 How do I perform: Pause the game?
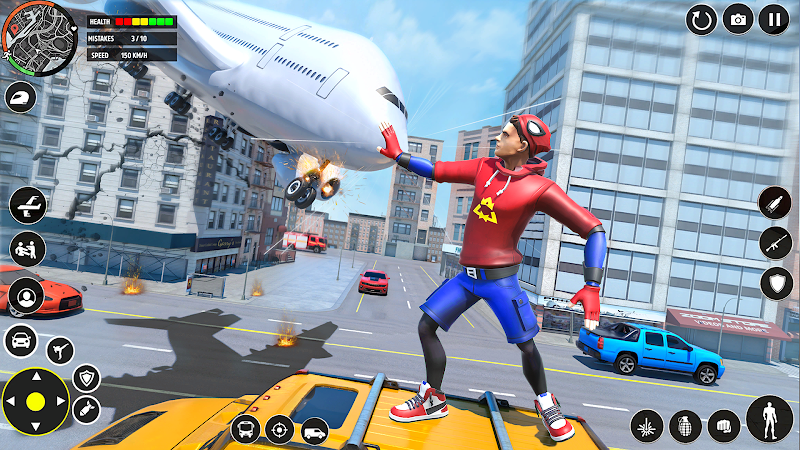773,19
